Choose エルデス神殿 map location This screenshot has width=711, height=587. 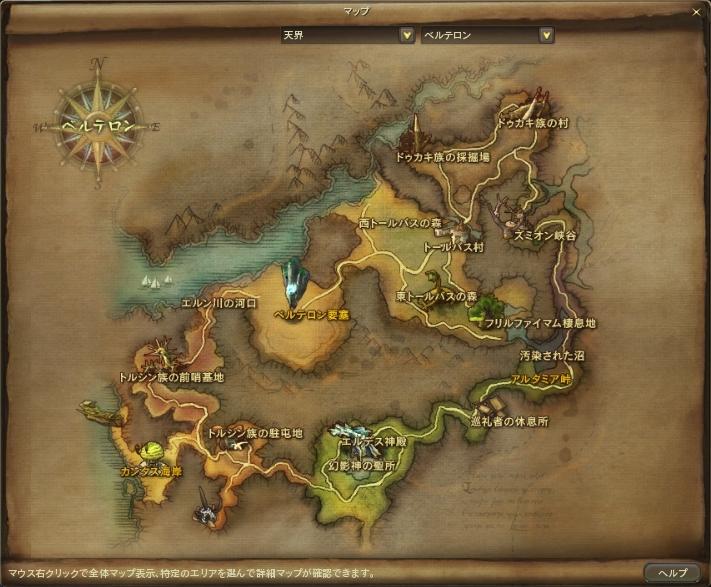click(374, 440)
